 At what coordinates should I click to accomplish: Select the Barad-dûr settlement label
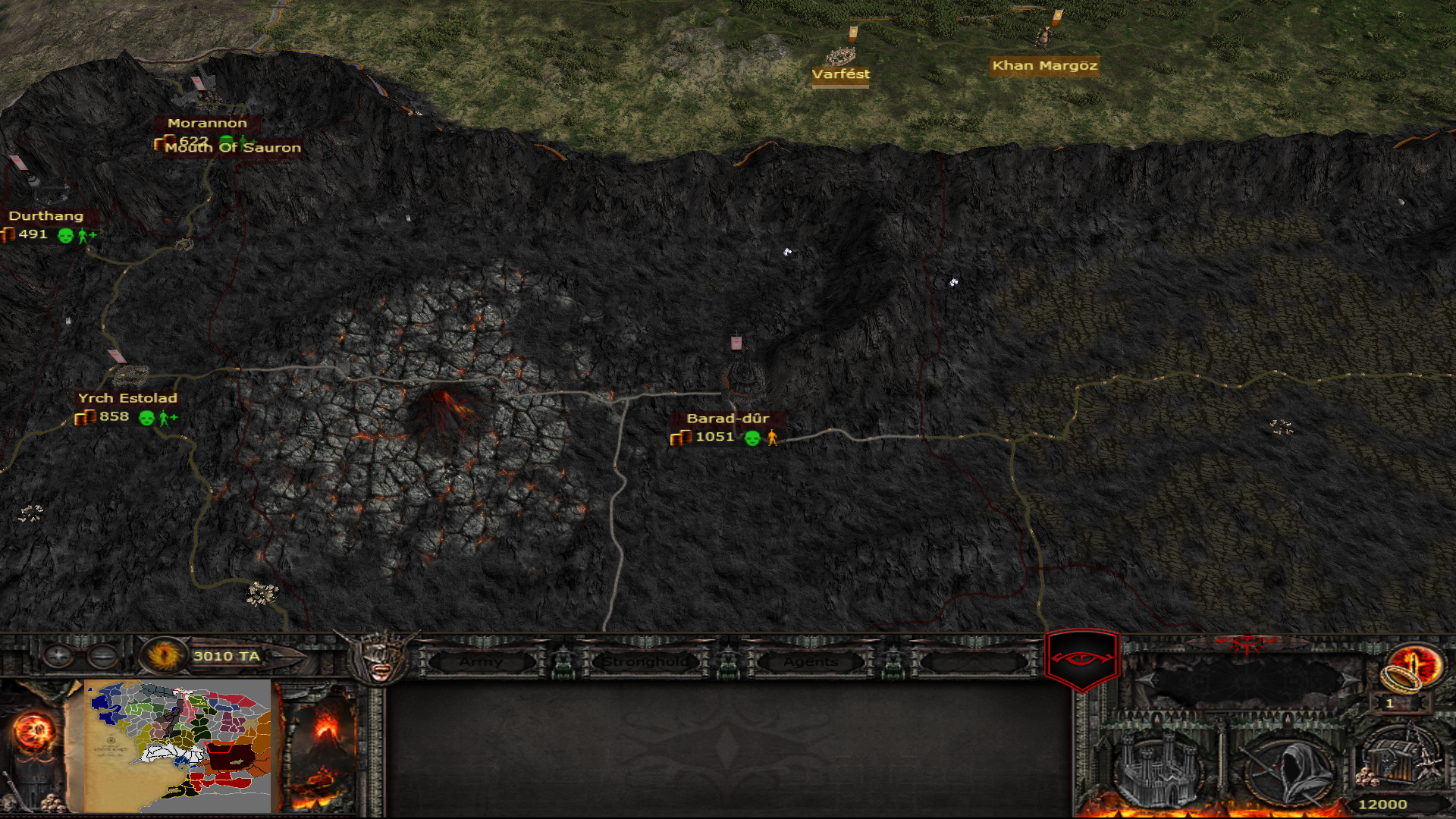click(x=727, y=419)
